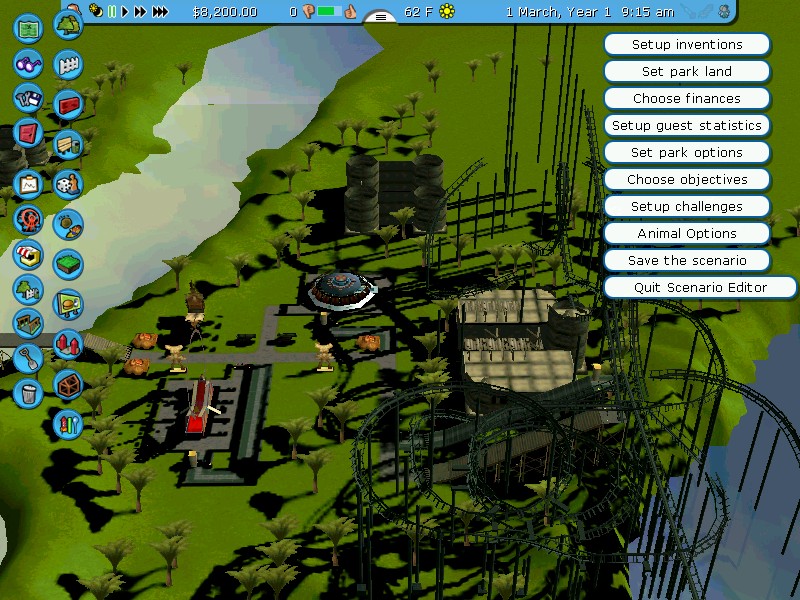Open the striped-awning shops and stalls icon
The image size is (800, 600).
pyautogui.click(x=28, y=254)
